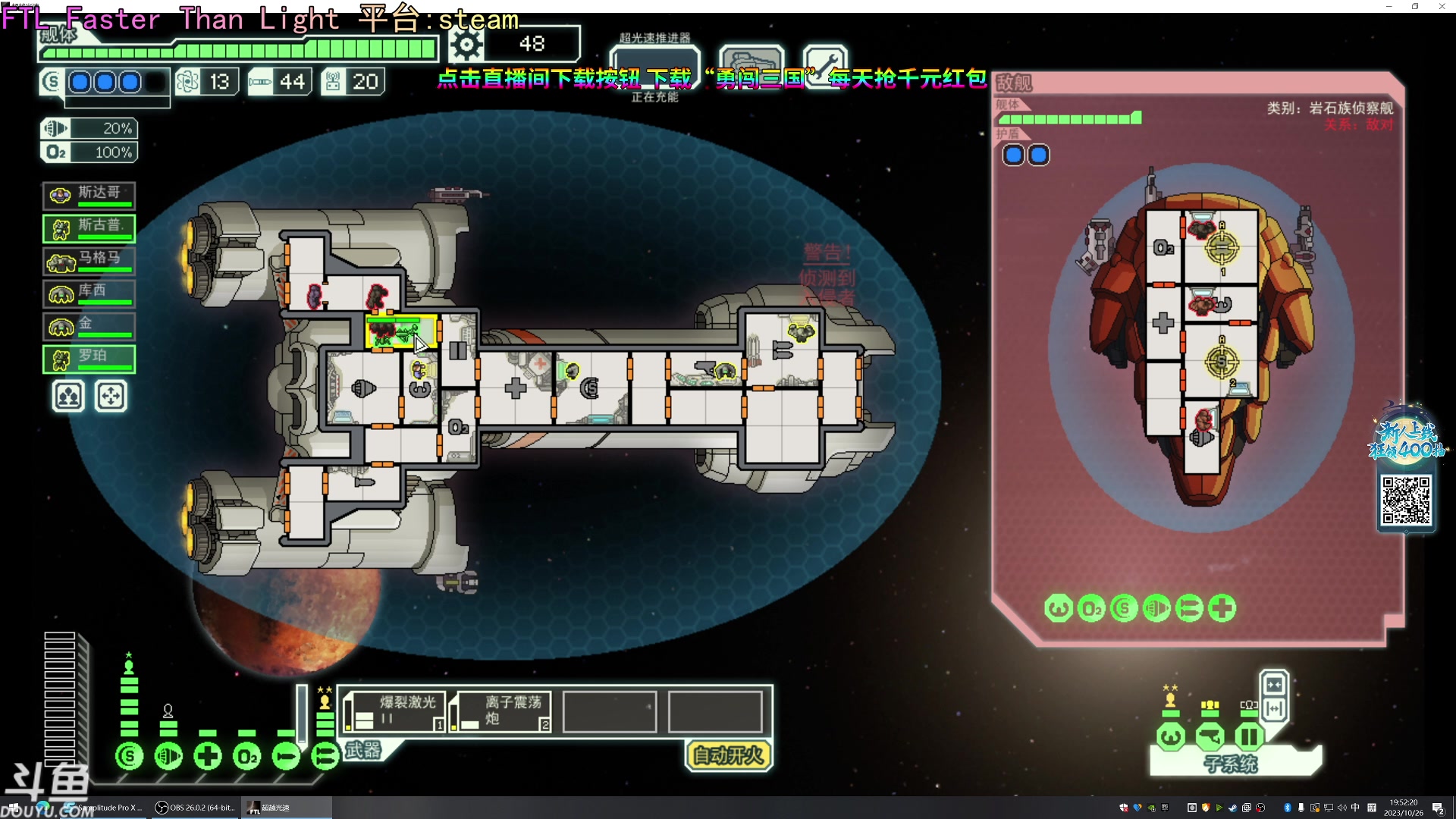
Task: Select crew member 库西
Action: pos(89,293)
